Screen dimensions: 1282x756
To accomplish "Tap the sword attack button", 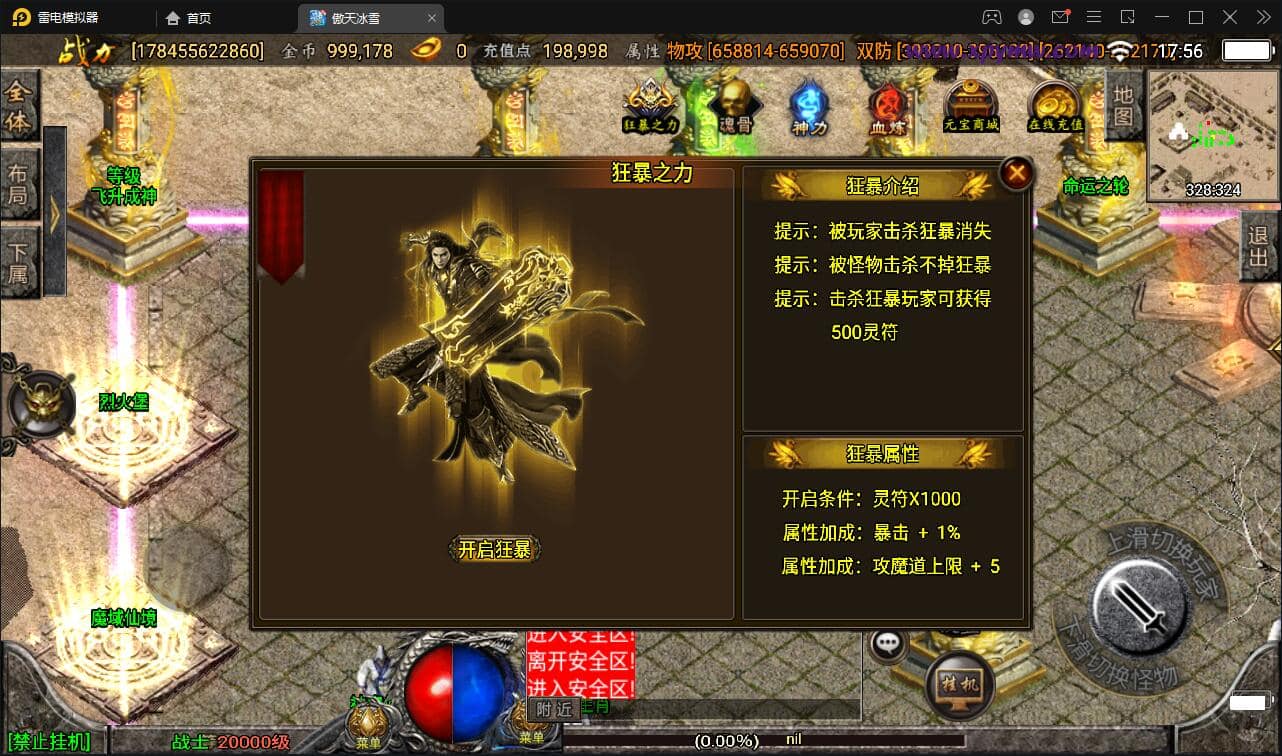I will coord(1138,603).
